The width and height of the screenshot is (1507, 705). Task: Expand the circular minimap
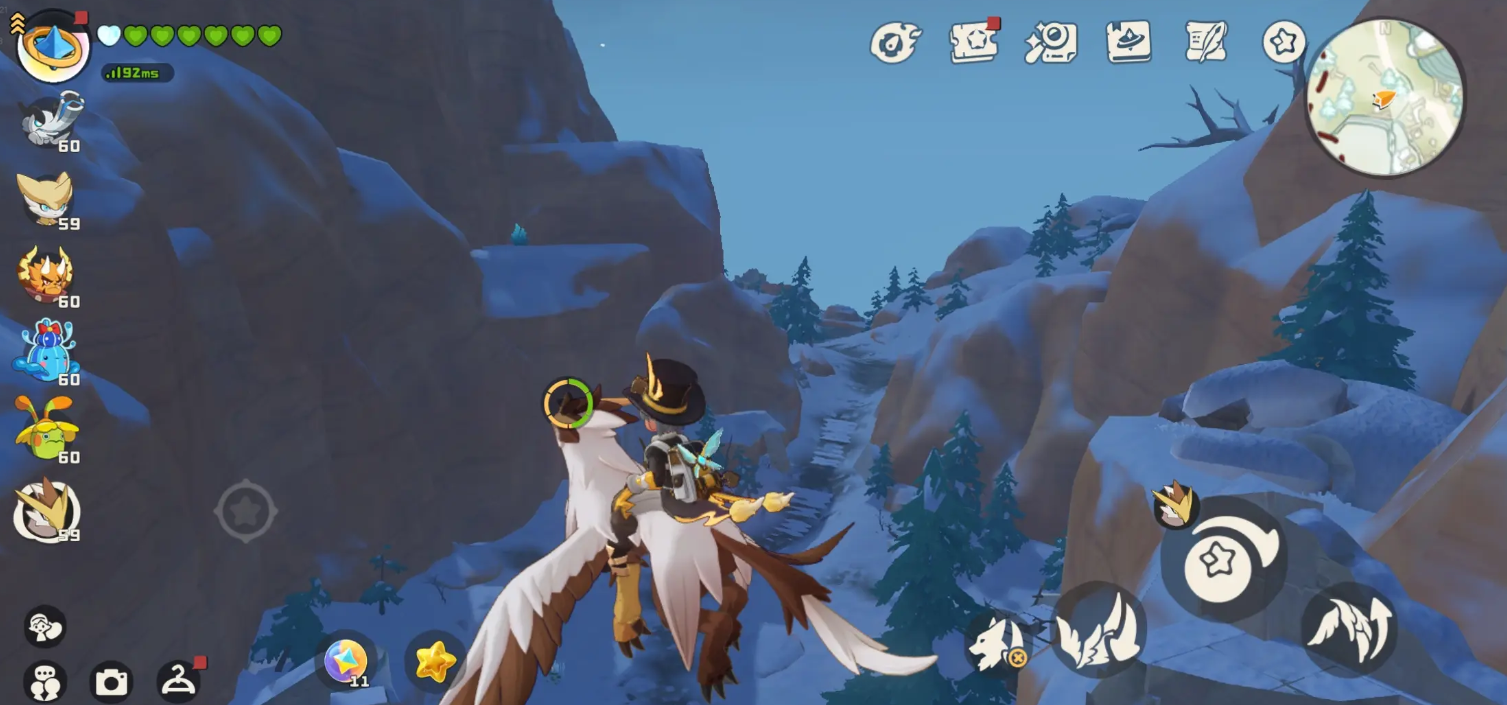(1385, 97)
